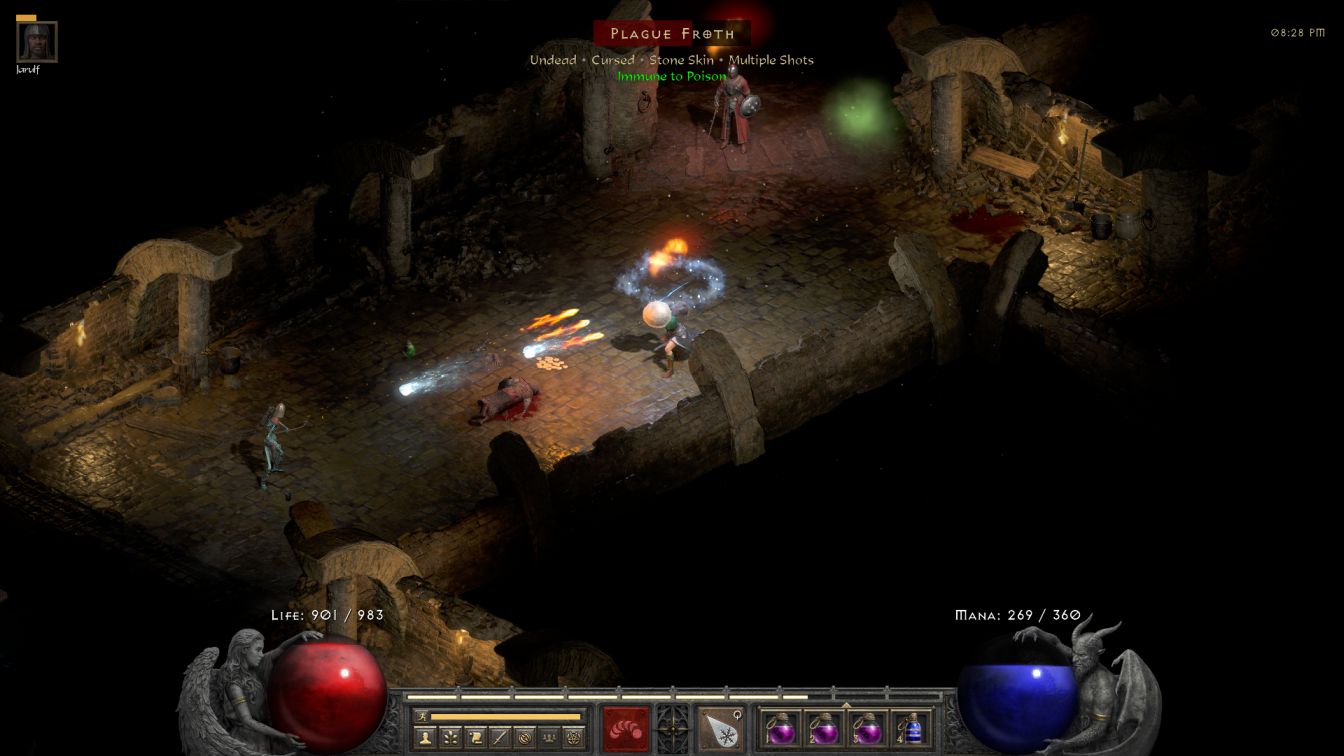The height and width of the screenshot is (756, 1344).
Task: Expand the potion belt with the arrow
Action: pyautogui.click(x=846, y=705)
